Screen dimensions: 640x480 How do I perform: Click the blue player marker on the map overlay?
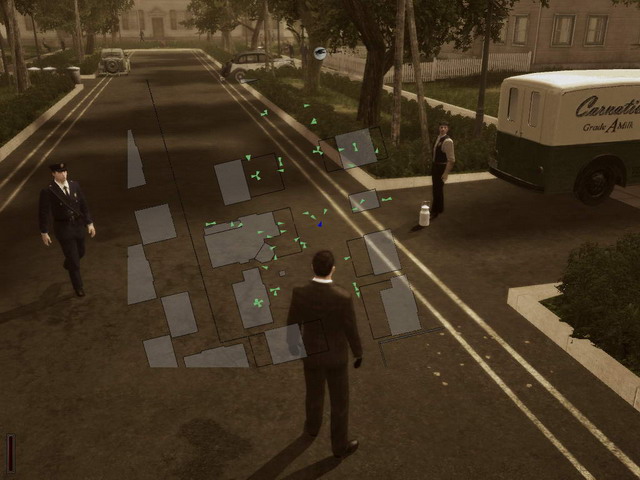click(x=320, y=224)
